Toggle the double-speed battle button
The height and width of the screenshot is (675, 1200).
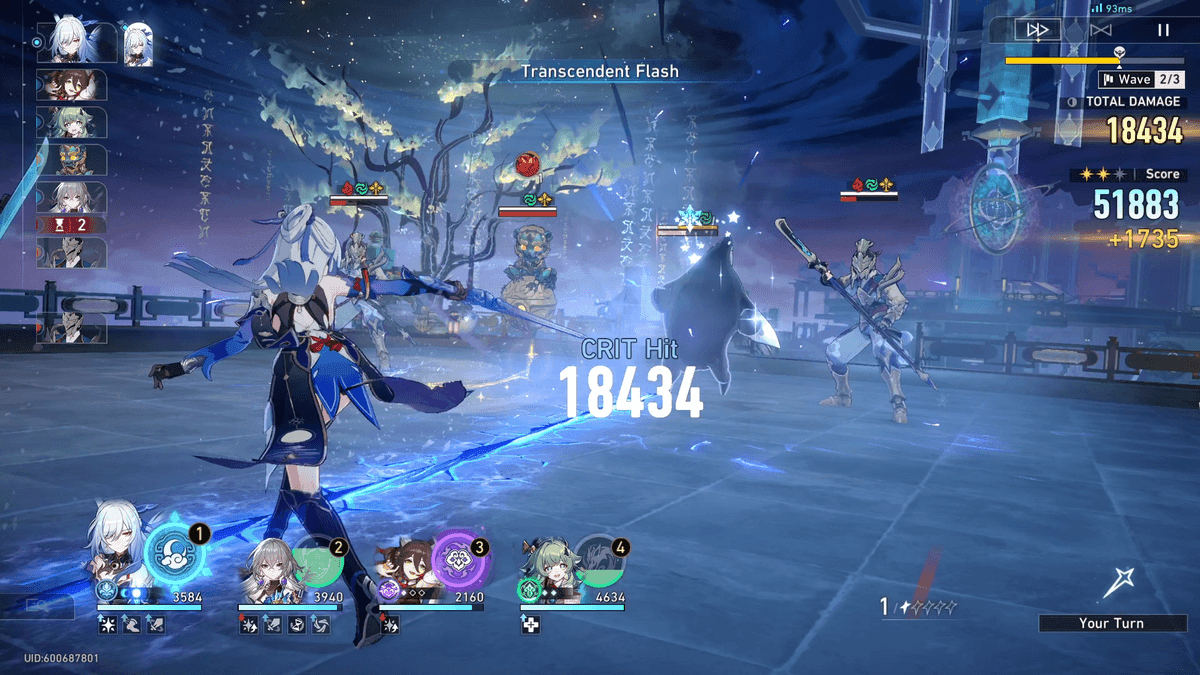coord(1037,30)
